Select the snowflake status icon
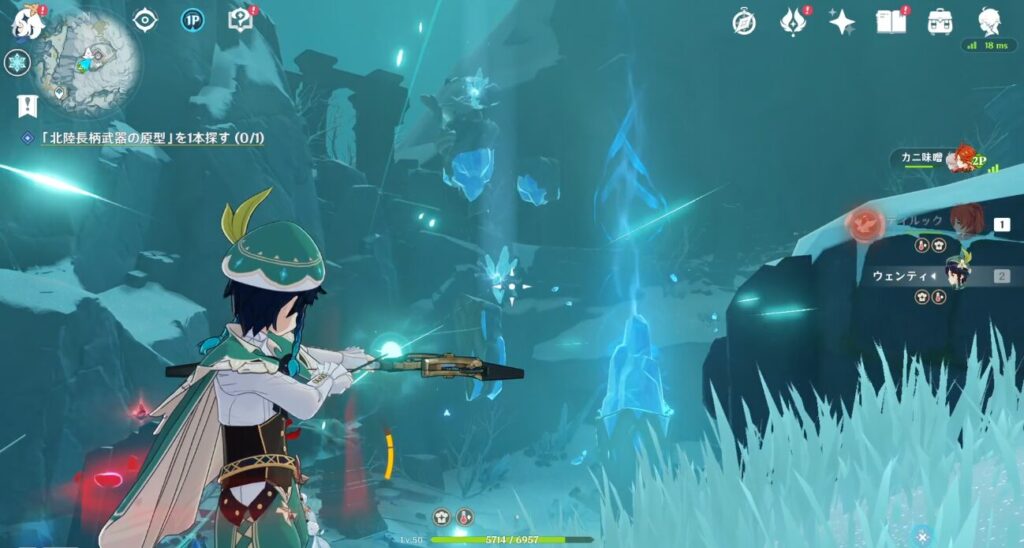1024x548 pixels. coord(17,63)
